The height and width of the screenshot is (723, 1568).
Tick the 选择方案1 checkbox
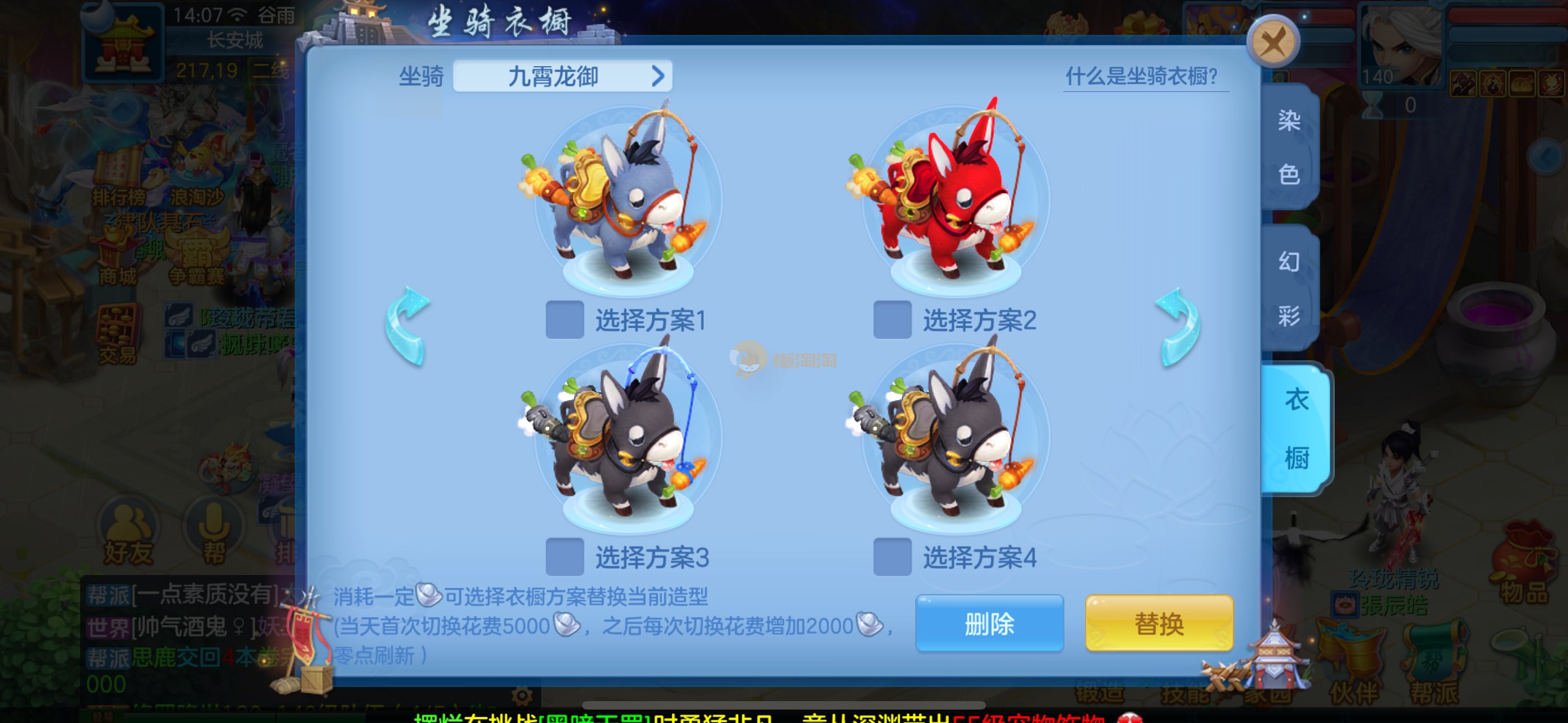coord(565,319)
